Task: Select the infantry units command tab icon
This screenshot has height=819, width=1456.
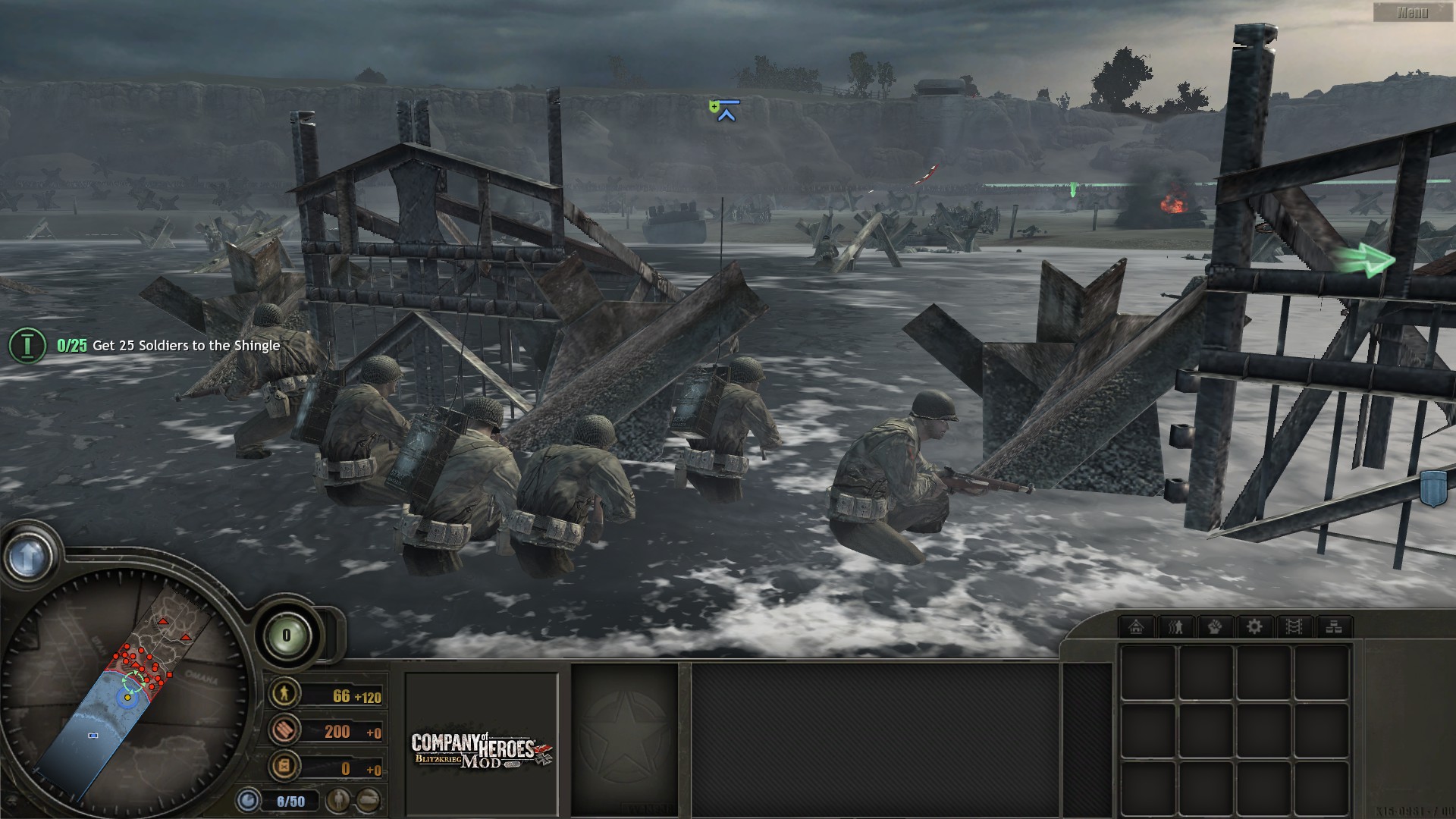Action: coord(1175,627)
